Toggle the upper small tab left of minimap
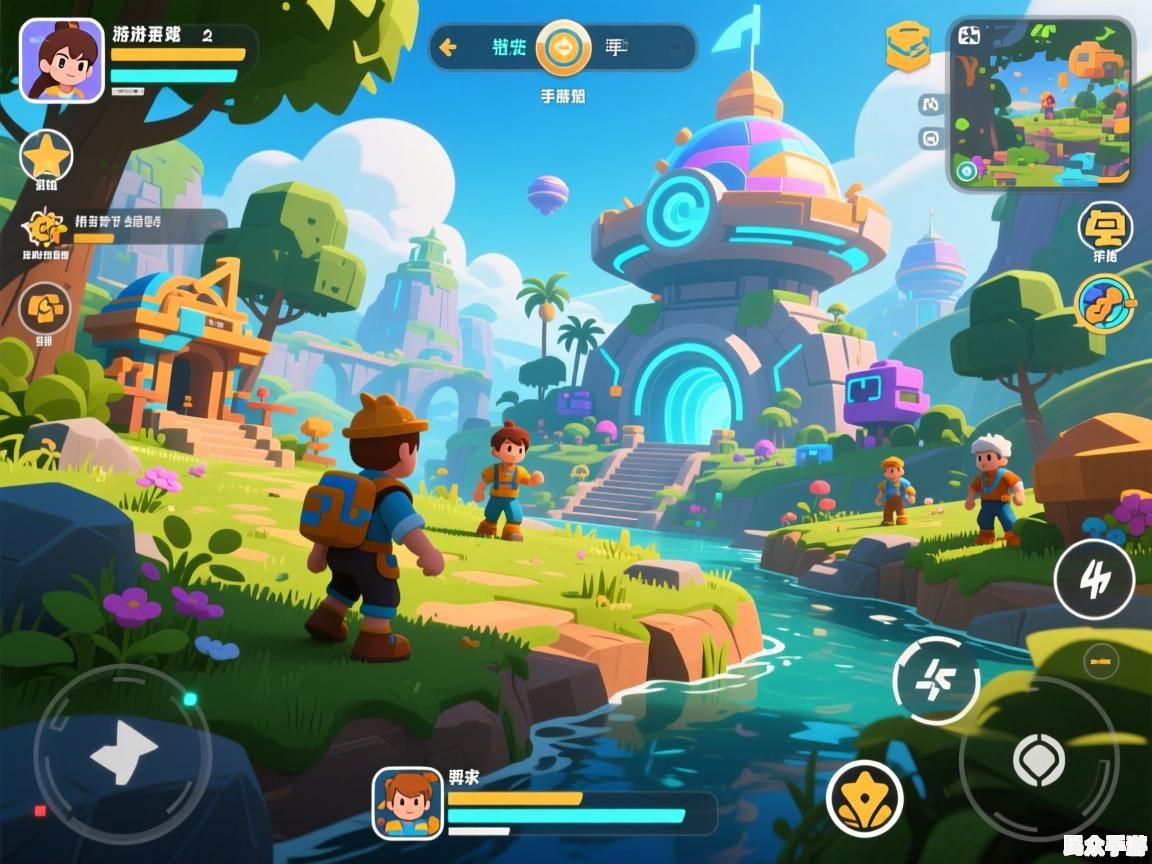Viewport: 1152px width, 864px height. coord(931,104)
